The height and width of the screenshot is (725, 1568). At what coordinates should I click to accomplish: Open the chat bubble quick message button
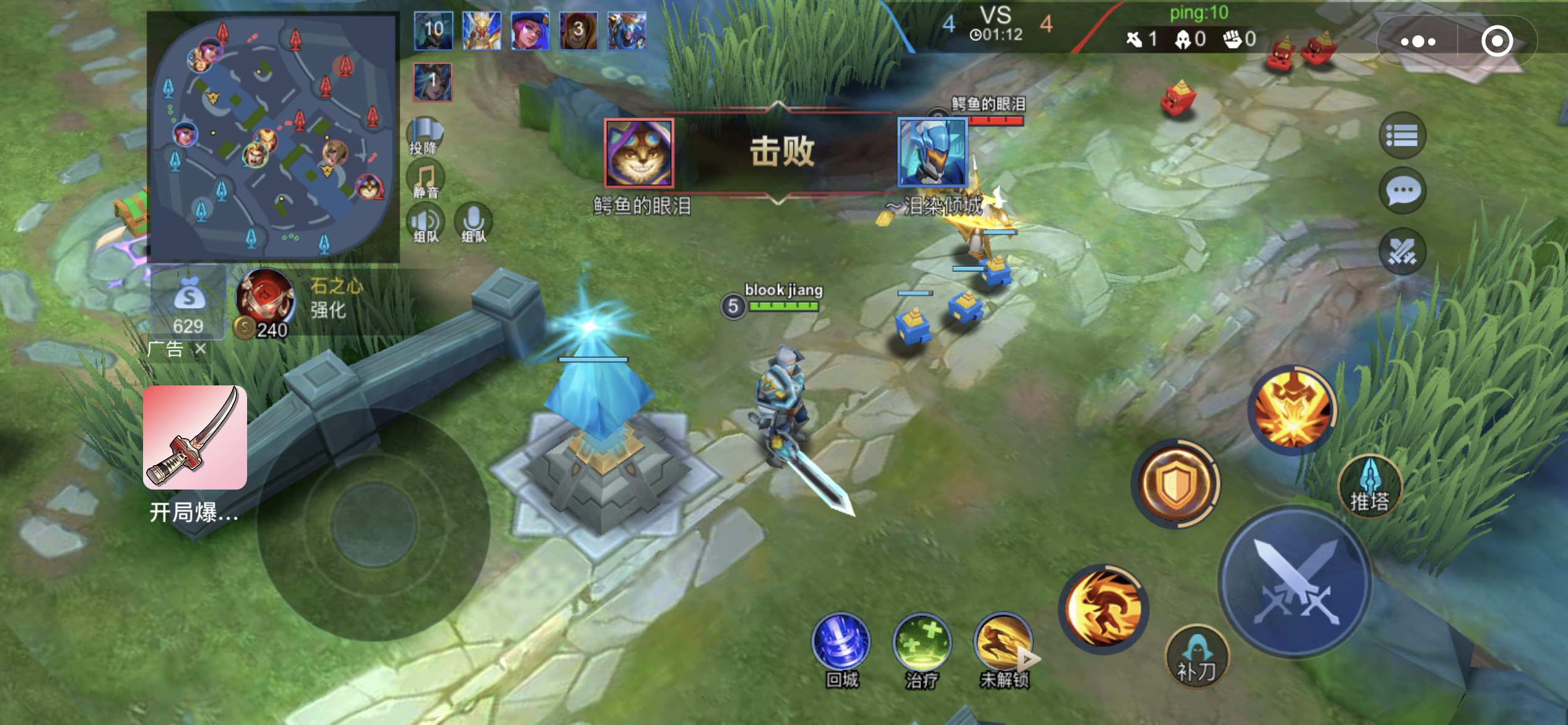click(1403, 191)
